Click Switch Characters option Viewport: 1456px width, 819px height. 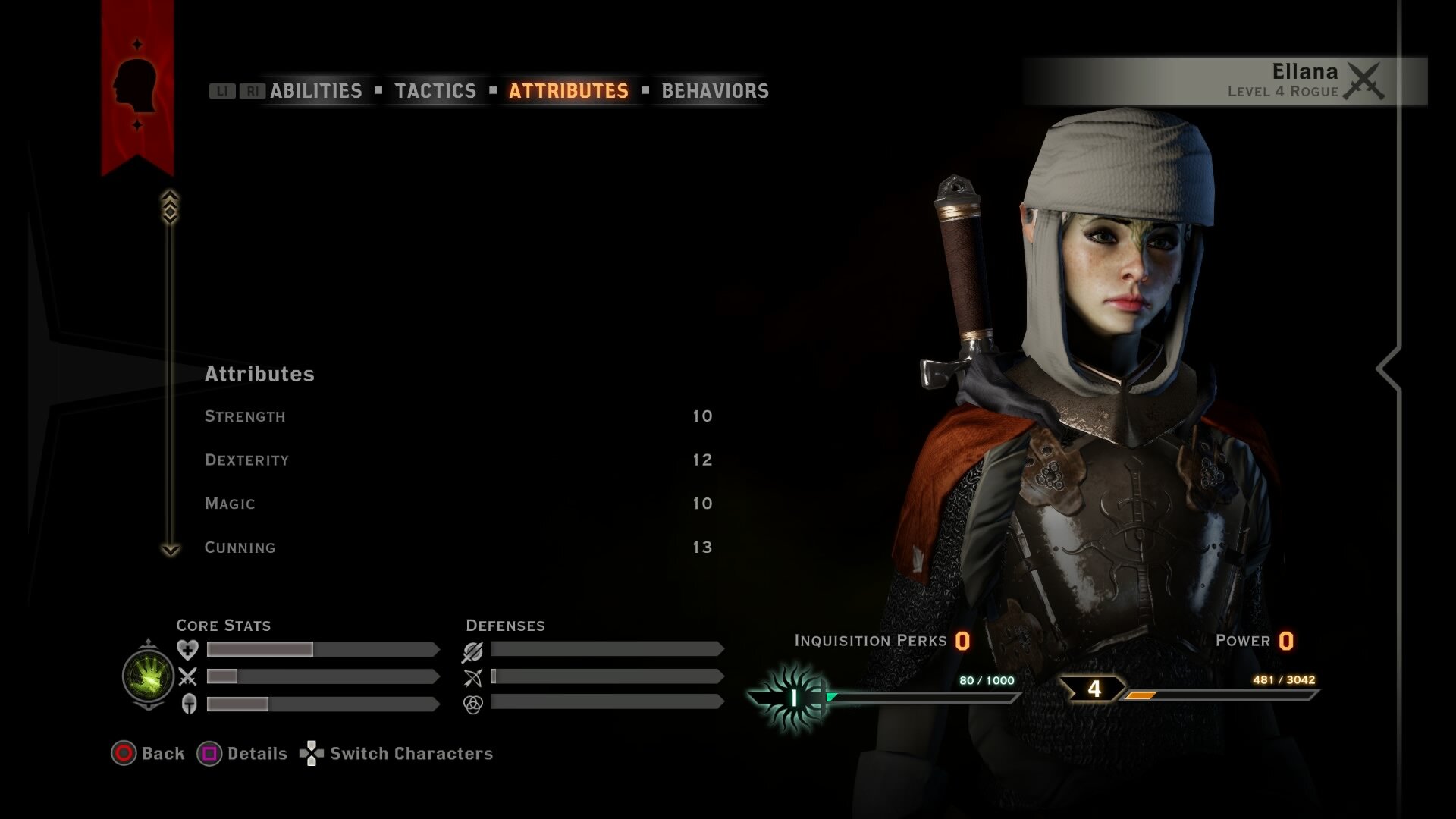pyautogui.click(x=410, y=754)
